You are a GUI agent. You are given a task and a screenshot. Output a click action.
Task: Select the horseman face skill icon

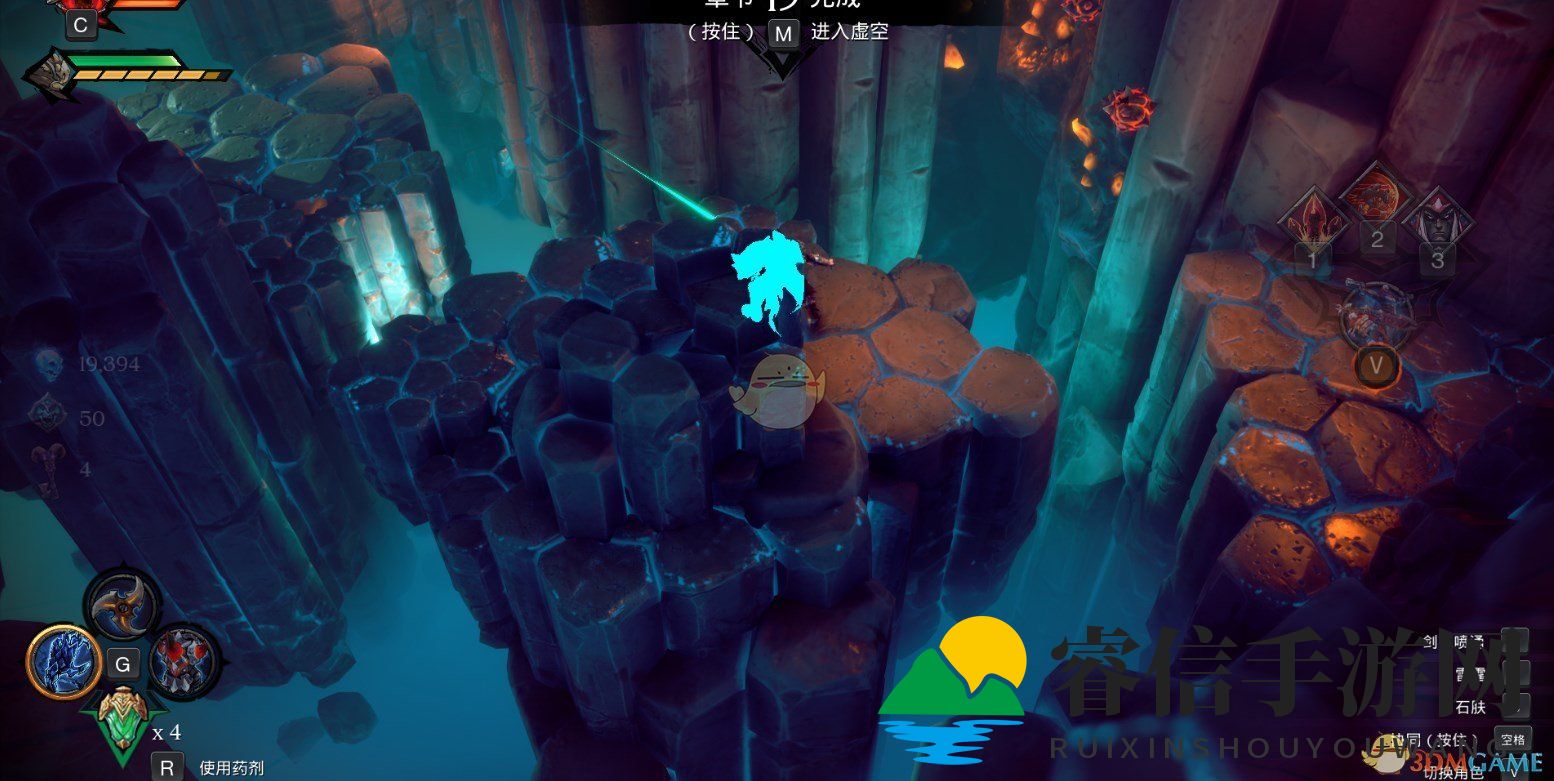tap(1438, 221)
